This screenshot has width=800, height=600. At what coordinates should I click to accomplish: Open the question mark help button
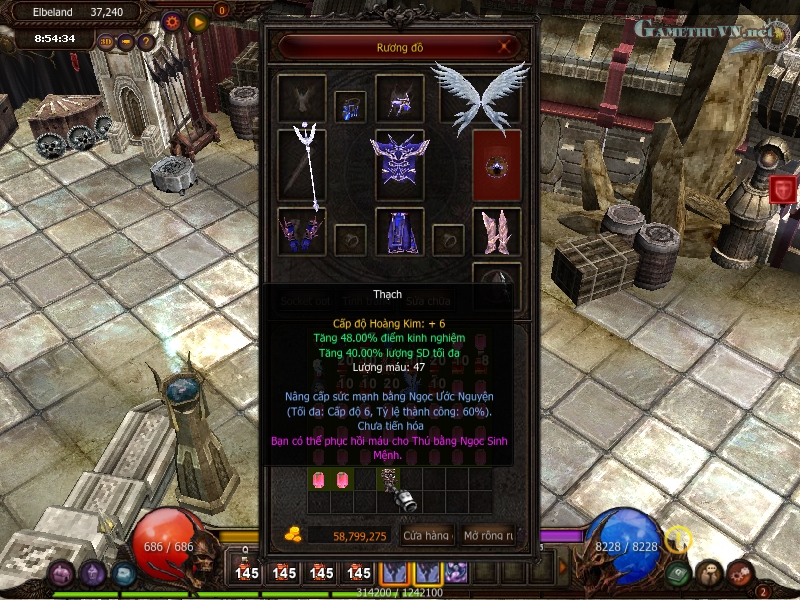tap(146, 42)
